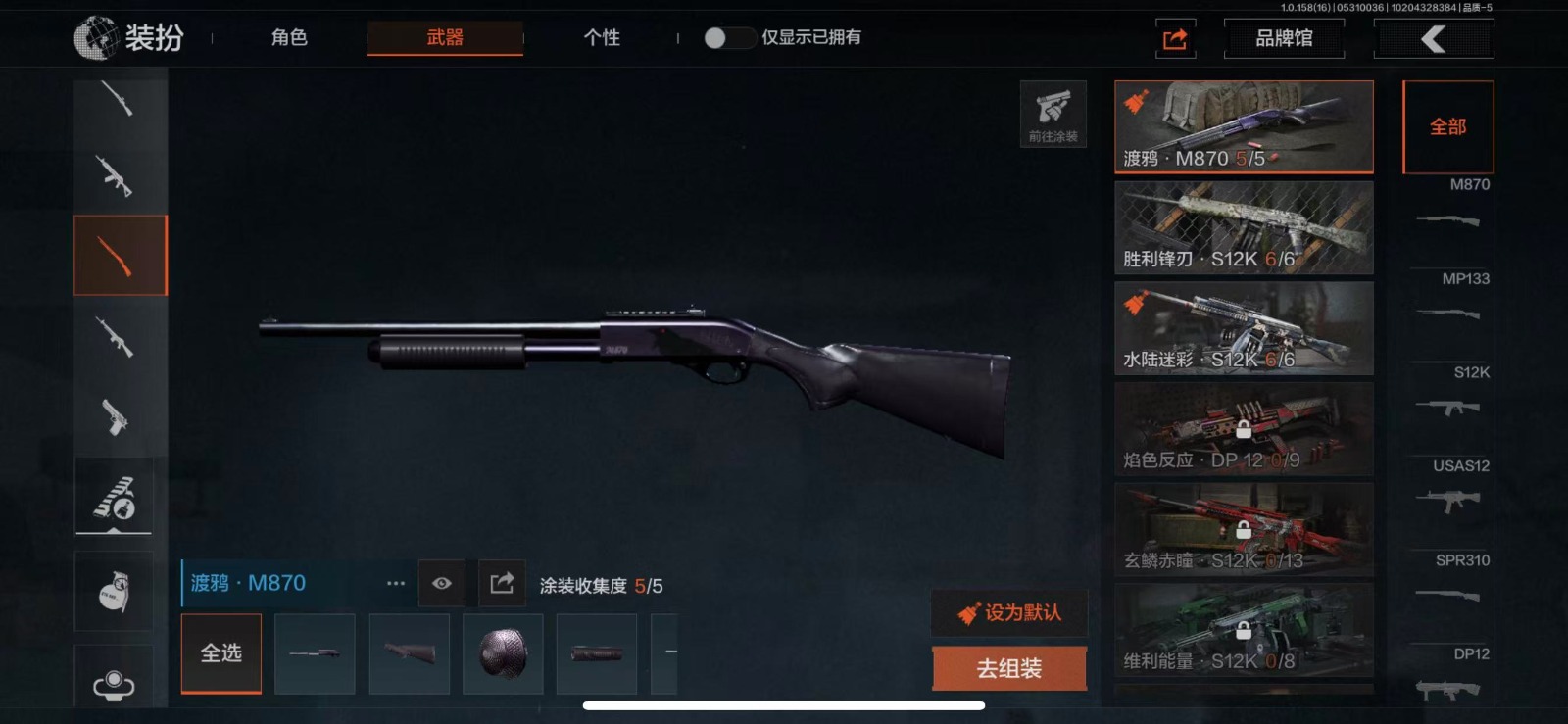Open the 品牌馆 brand hall
1568x724 pixels.
(x=1284, y=39)
